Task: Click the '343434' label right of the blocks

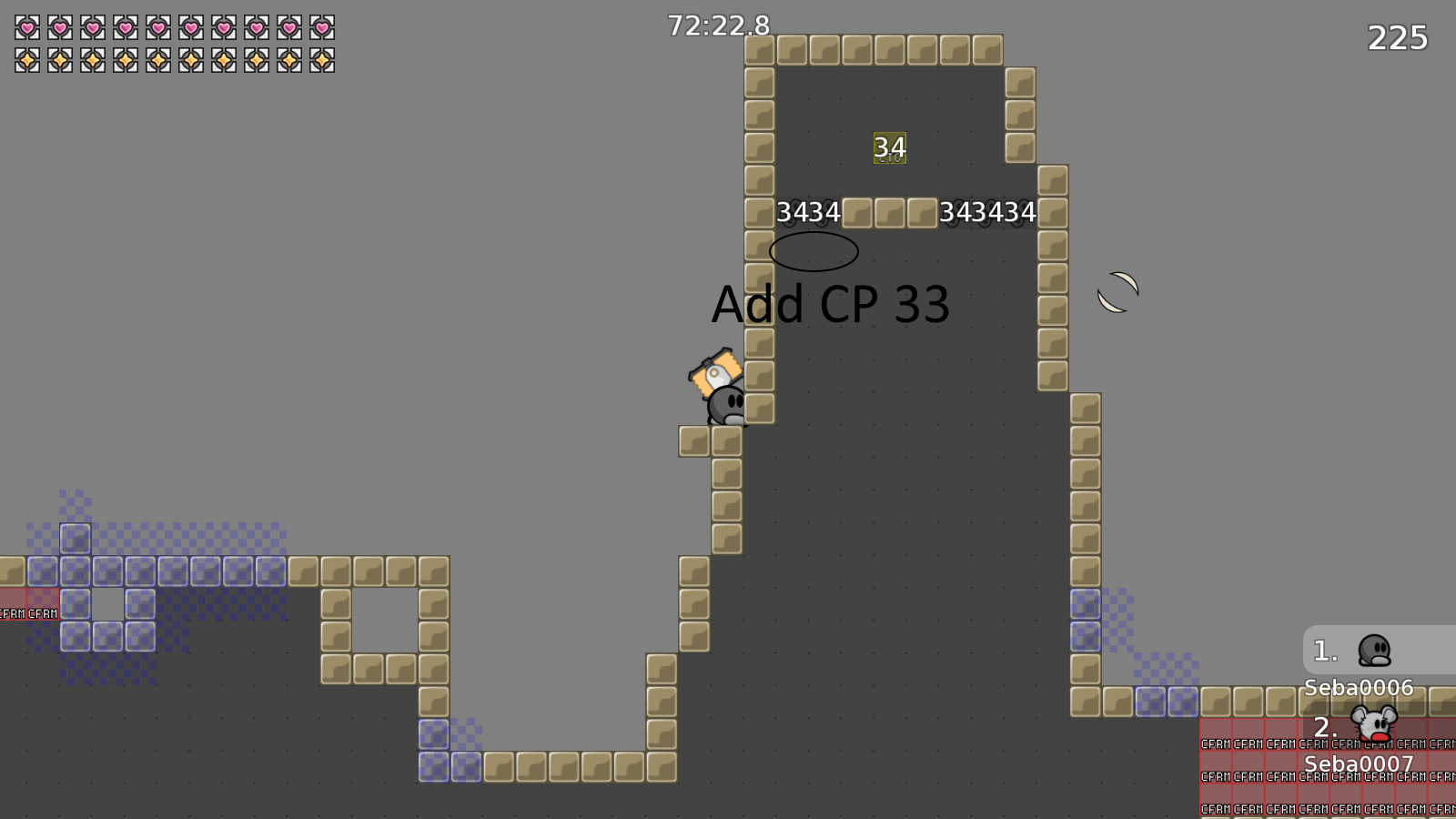Action: tap(988, 212)
